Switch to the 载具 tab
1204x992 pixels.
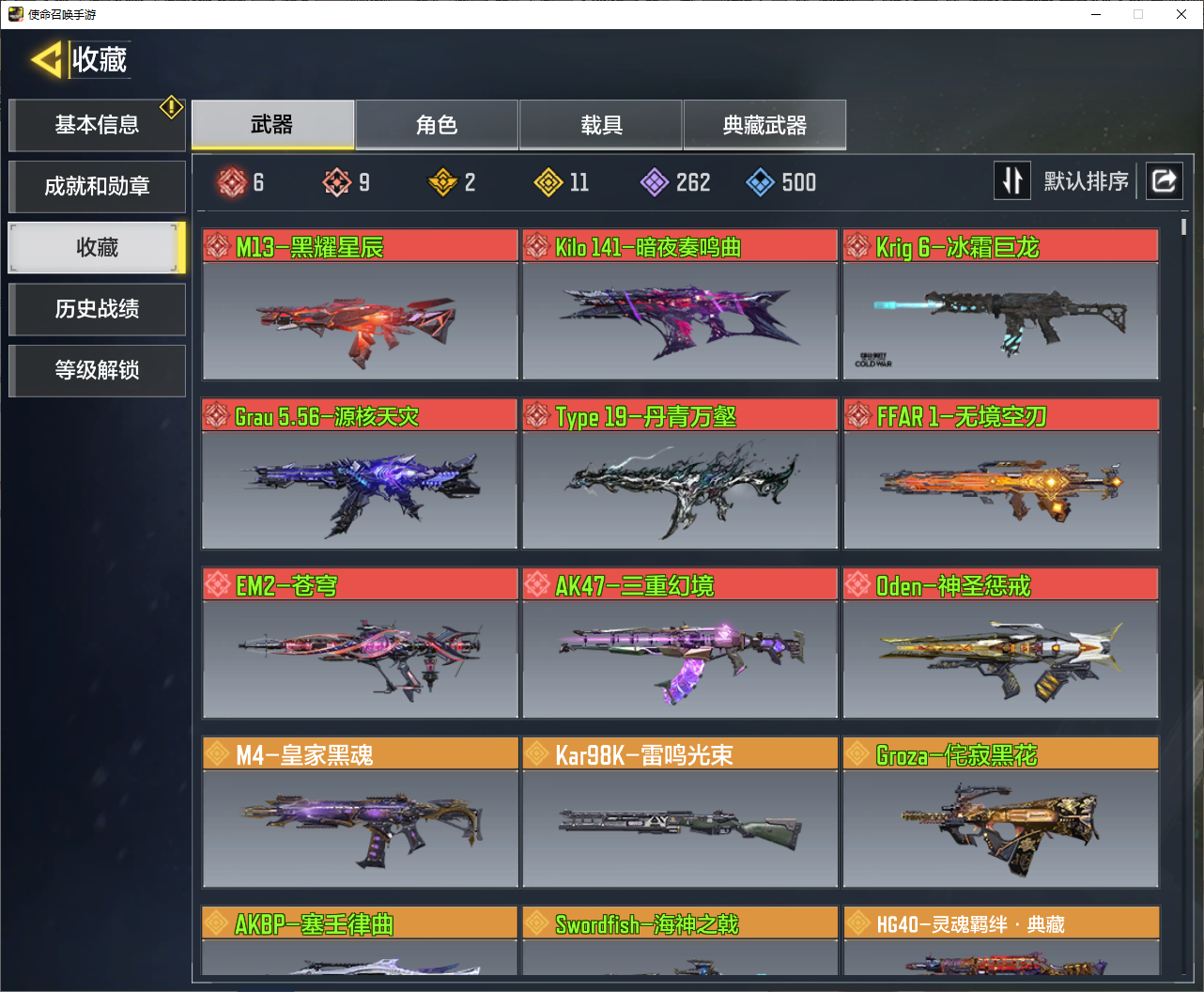coord(601,125)
